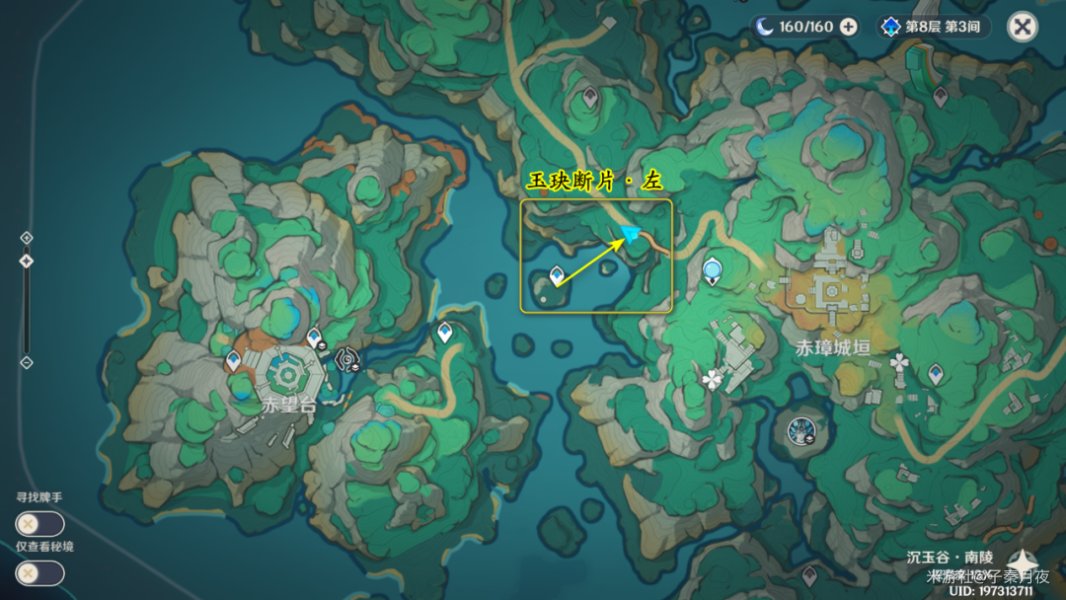The width and height of the screenshot is (1066, 600).
Task: Toggle the 仅查看秘境 switch
Action: tap(40, 573)
